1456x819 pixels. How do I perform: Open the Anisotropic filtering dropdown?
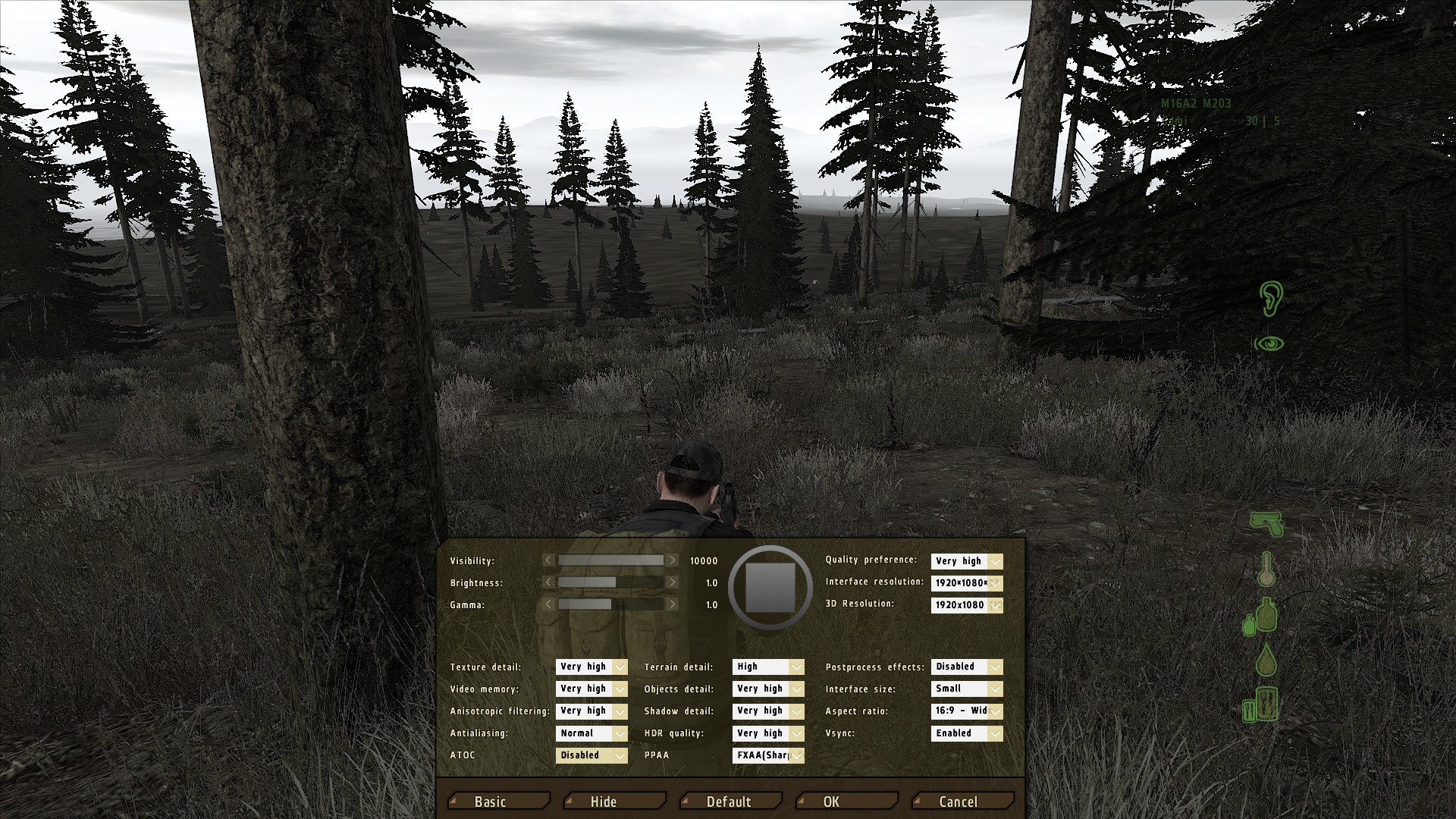tap(591, 711)
